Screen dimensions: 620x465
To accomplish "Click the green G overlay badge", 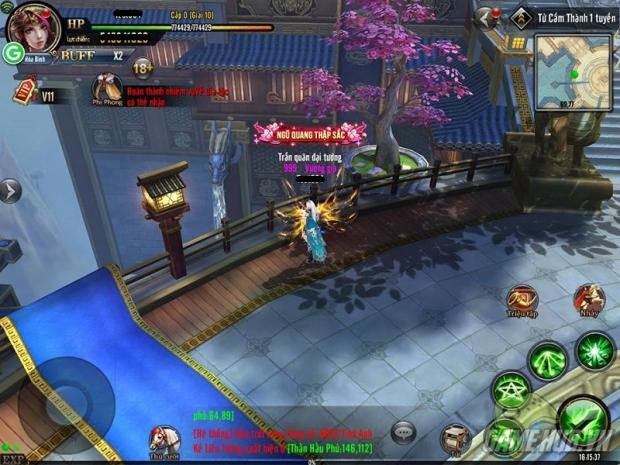I will (13, 53).
